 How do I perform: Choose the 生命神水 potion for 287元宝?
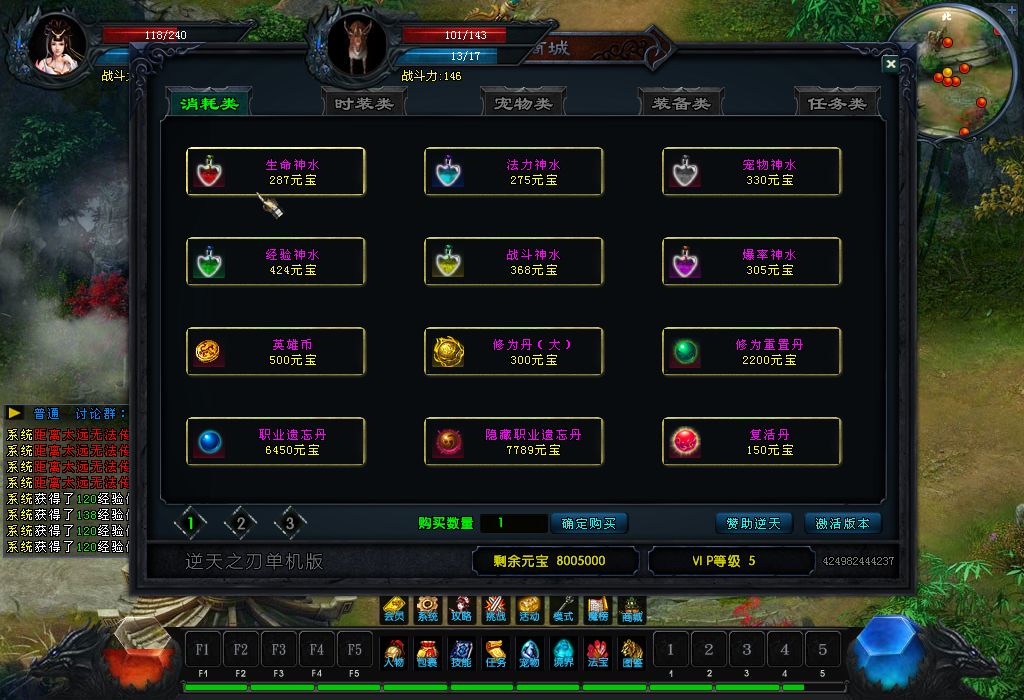[276, 172]
